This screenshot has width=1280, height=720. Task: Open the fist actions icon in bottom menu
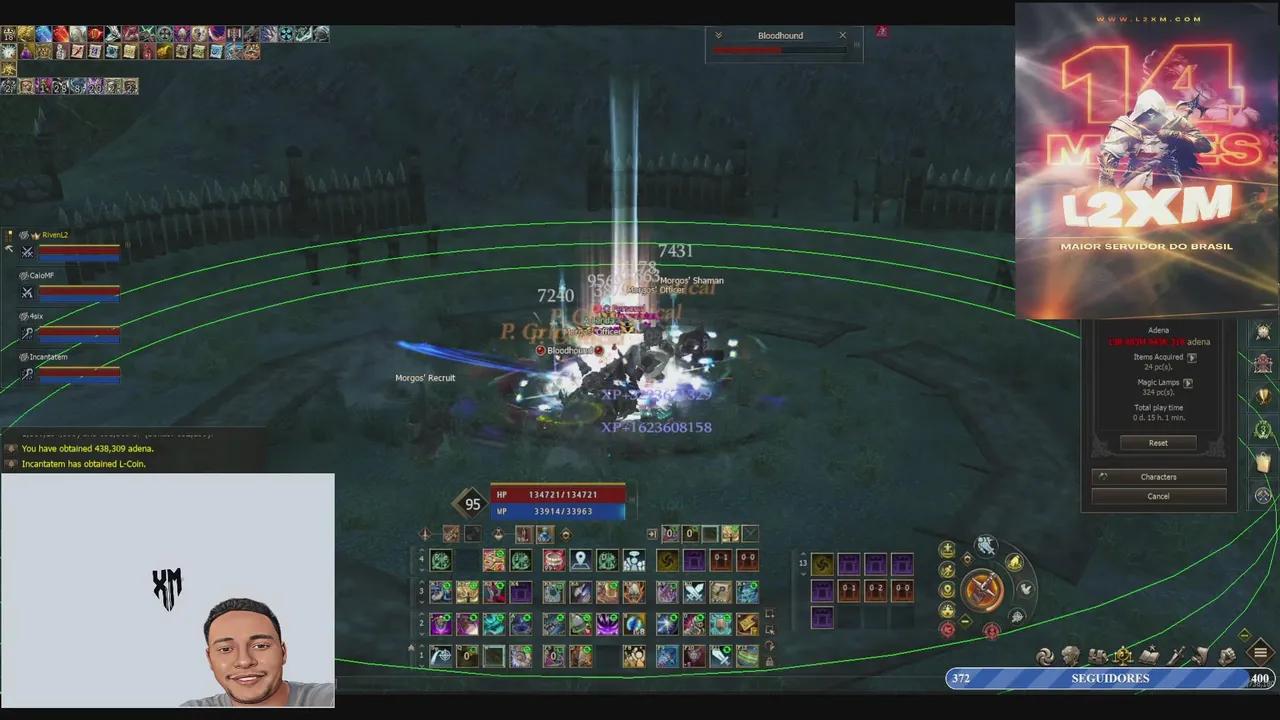1228,654
